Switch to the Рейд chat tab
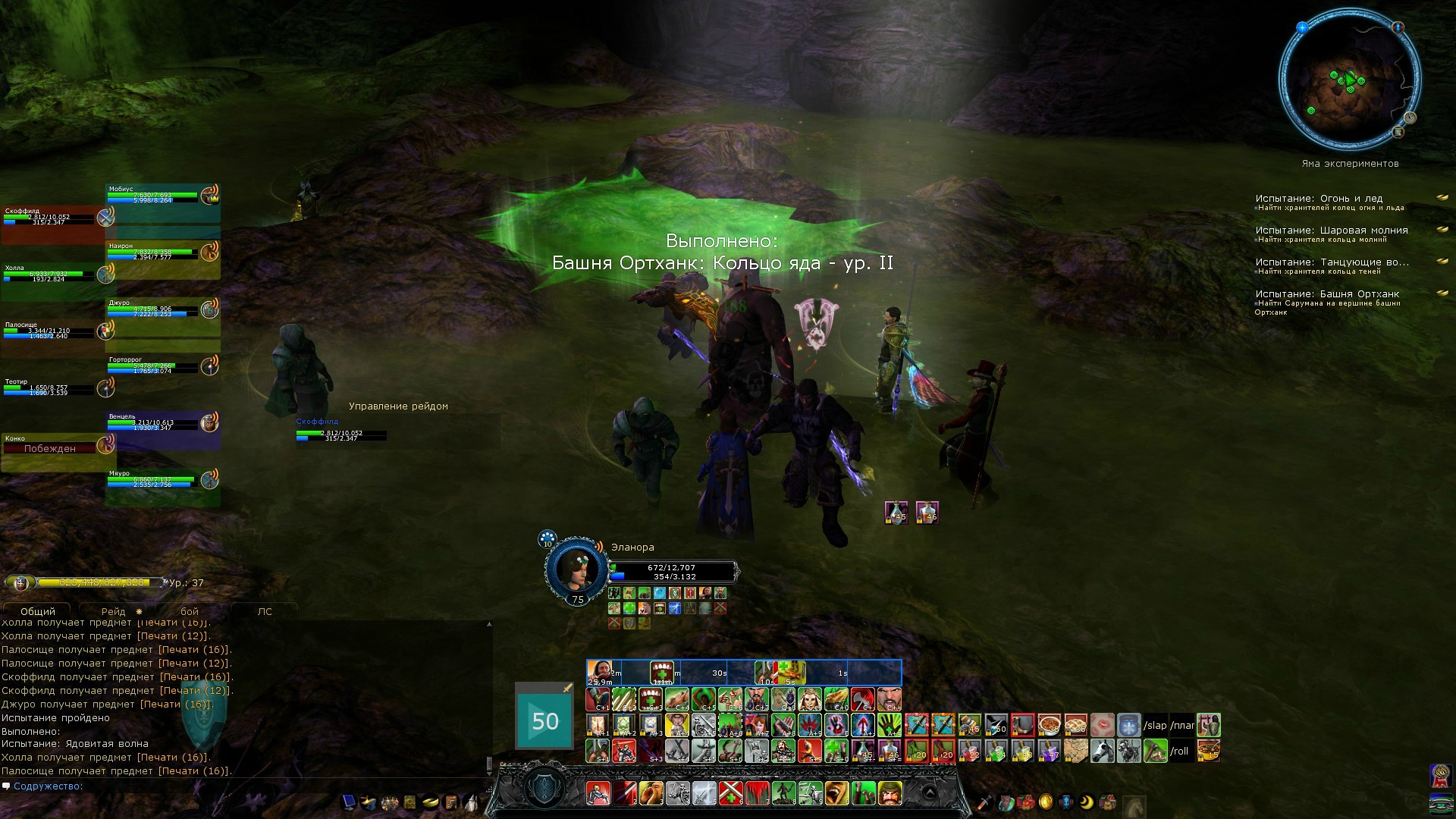This screenshot has height=819, width=1456. (x=114, y=611)
